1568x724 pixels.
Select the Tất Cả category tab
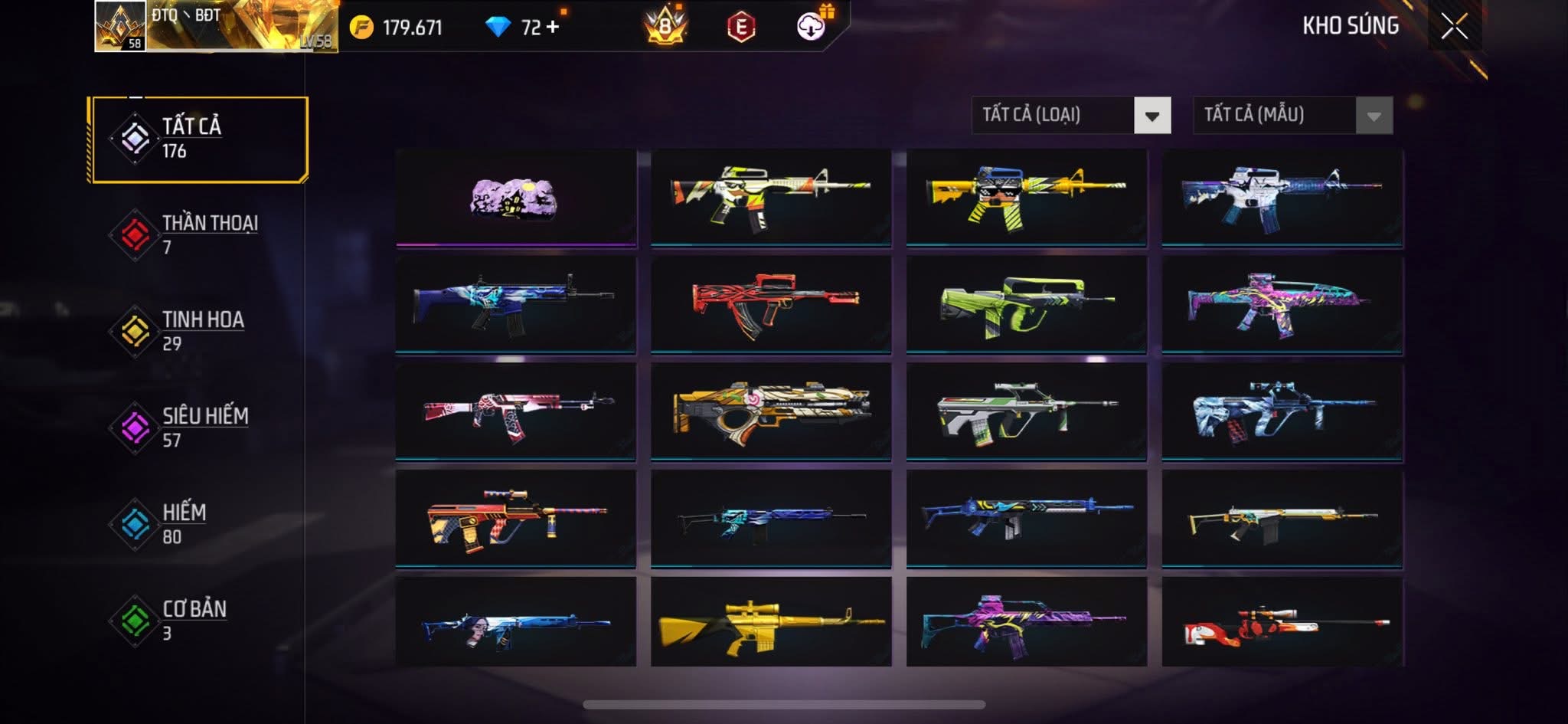click(x=198, y=139)
